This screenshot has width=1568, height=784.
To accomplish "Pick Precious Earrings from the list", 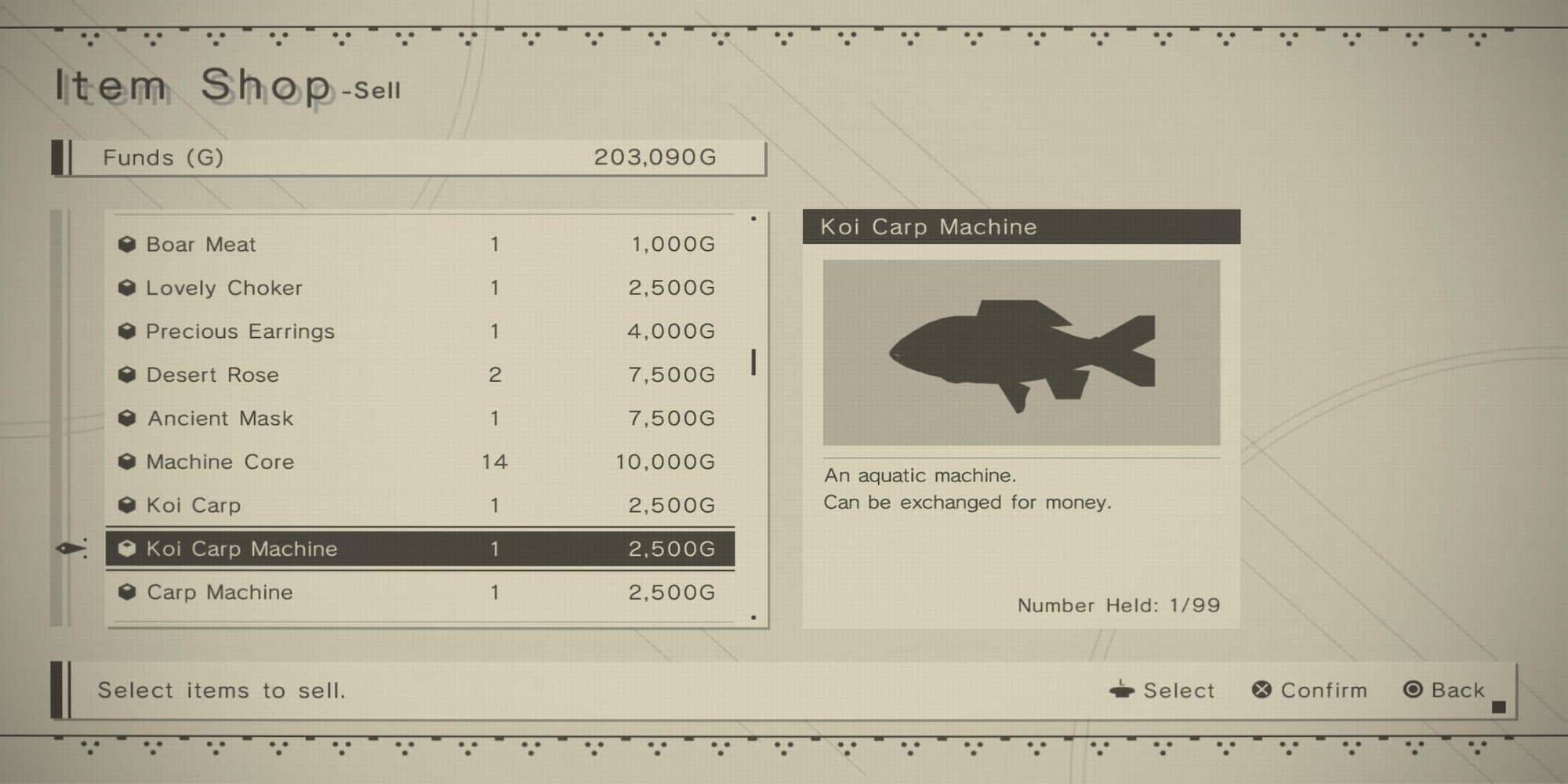I will 420,332.
